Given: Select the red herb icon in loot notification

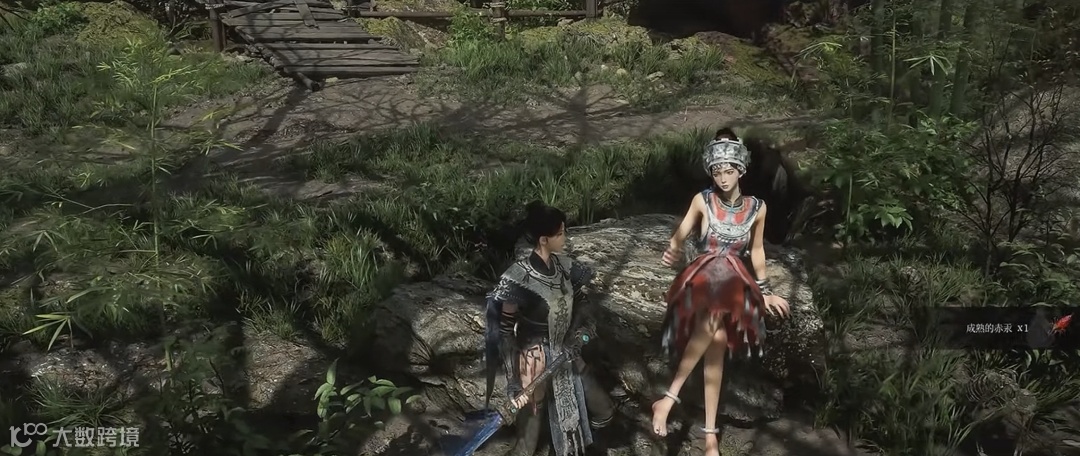Looking at the screenshot, I should click(x=1062, y=324).
